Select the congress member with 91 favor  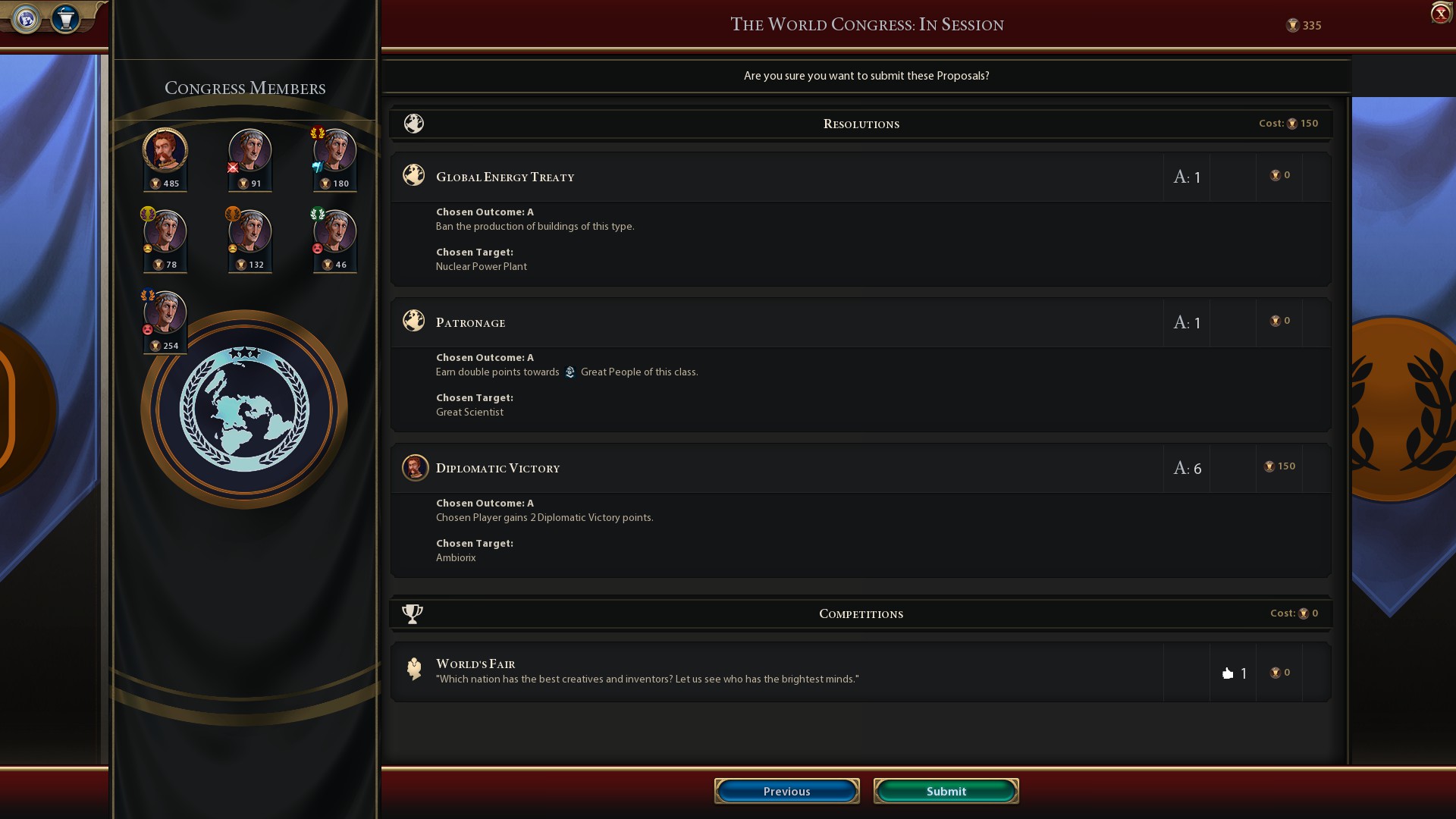click(250, 151)
